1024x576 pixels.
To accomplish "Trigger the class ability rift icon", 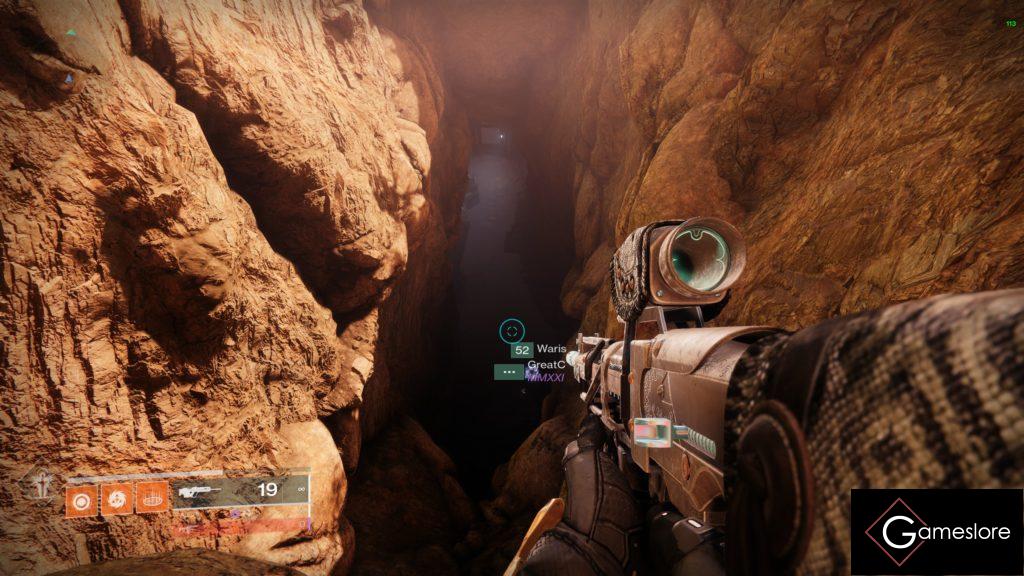I will coord(152,496).
